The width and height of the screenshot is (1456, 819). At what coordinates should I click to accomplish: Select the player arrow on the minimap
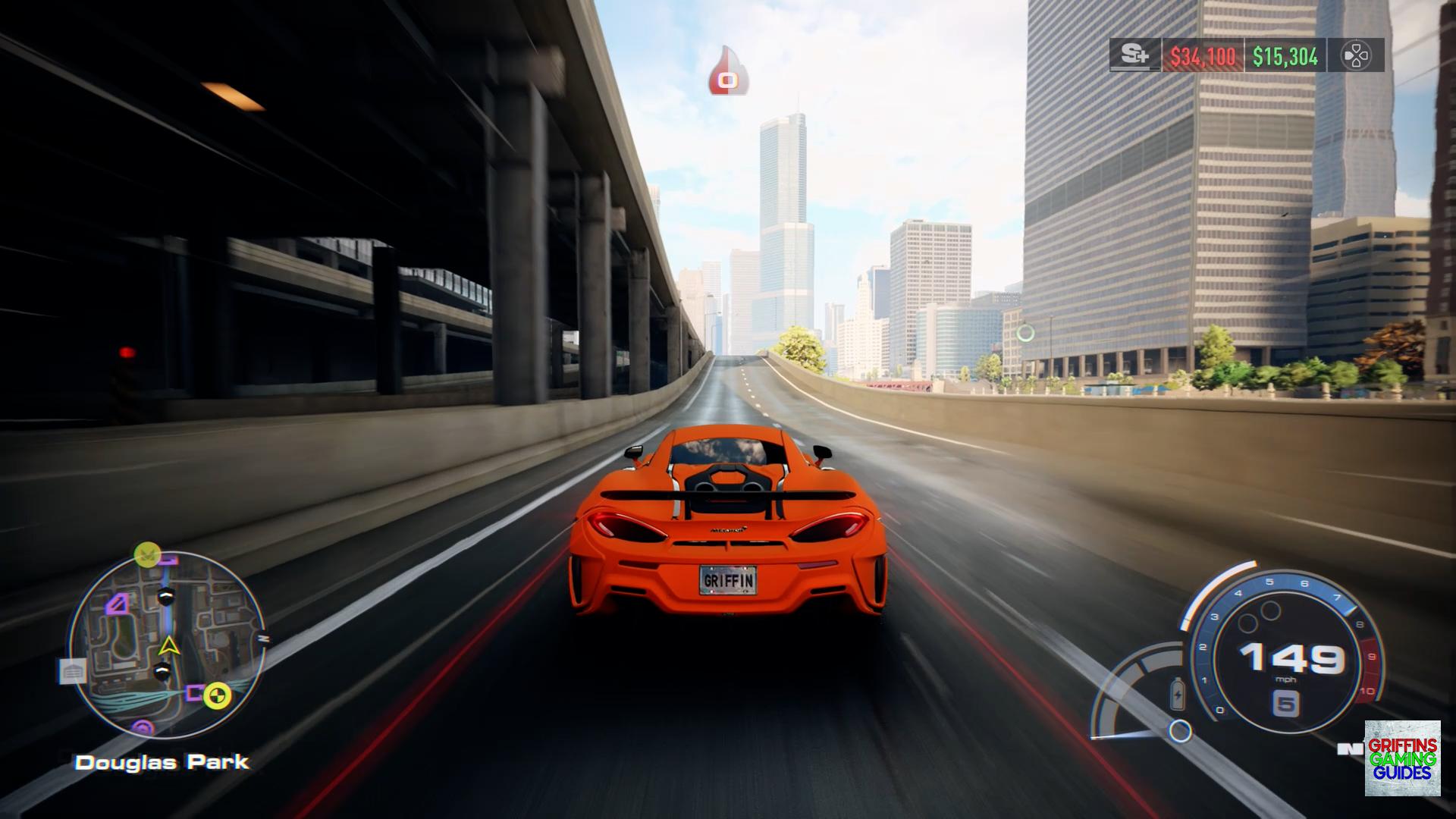point(168,646)
